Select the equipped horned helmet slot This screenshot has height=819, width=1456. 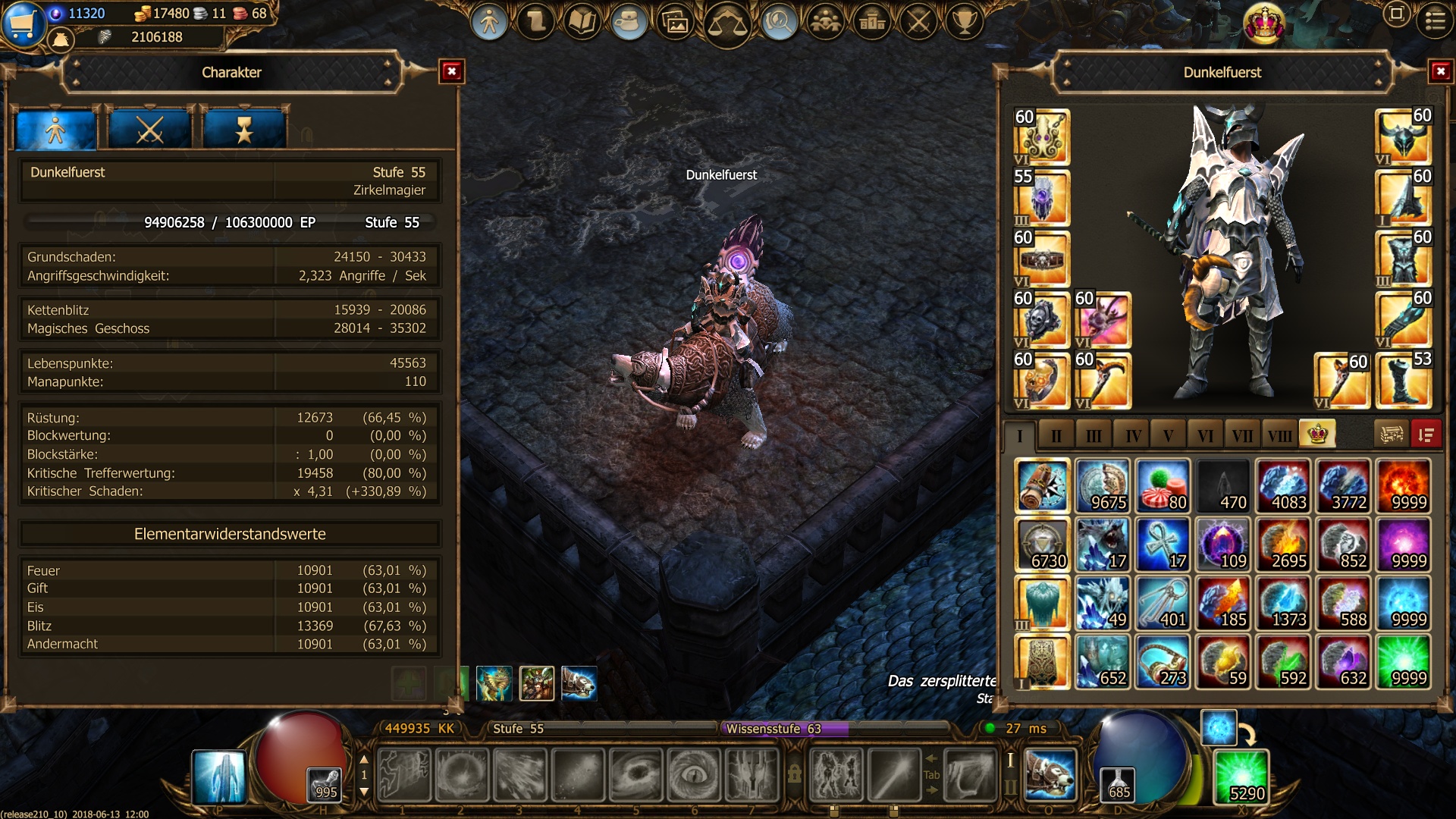(1403, 136)
